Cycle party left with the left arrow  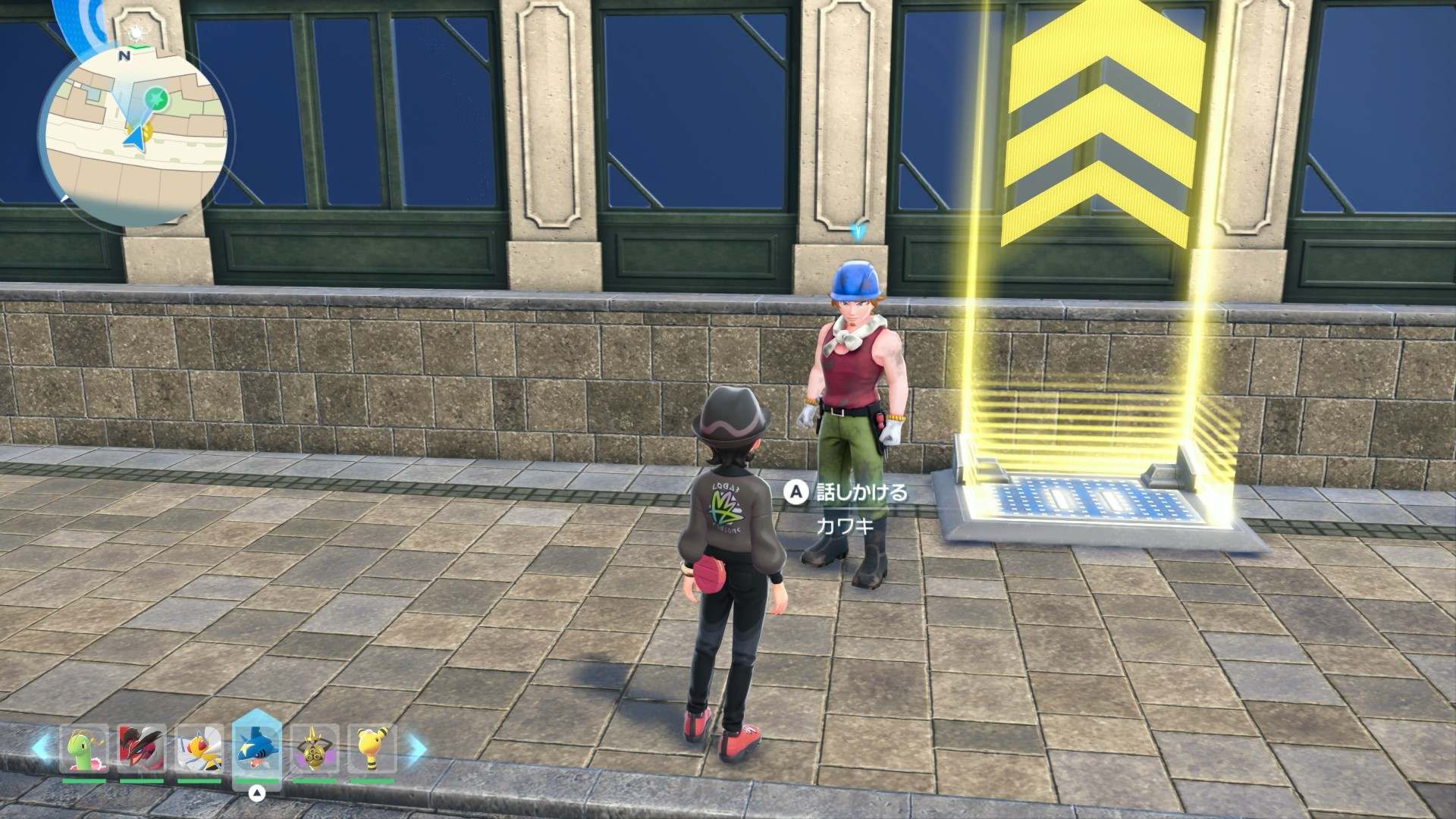click(x=43, y=749)
